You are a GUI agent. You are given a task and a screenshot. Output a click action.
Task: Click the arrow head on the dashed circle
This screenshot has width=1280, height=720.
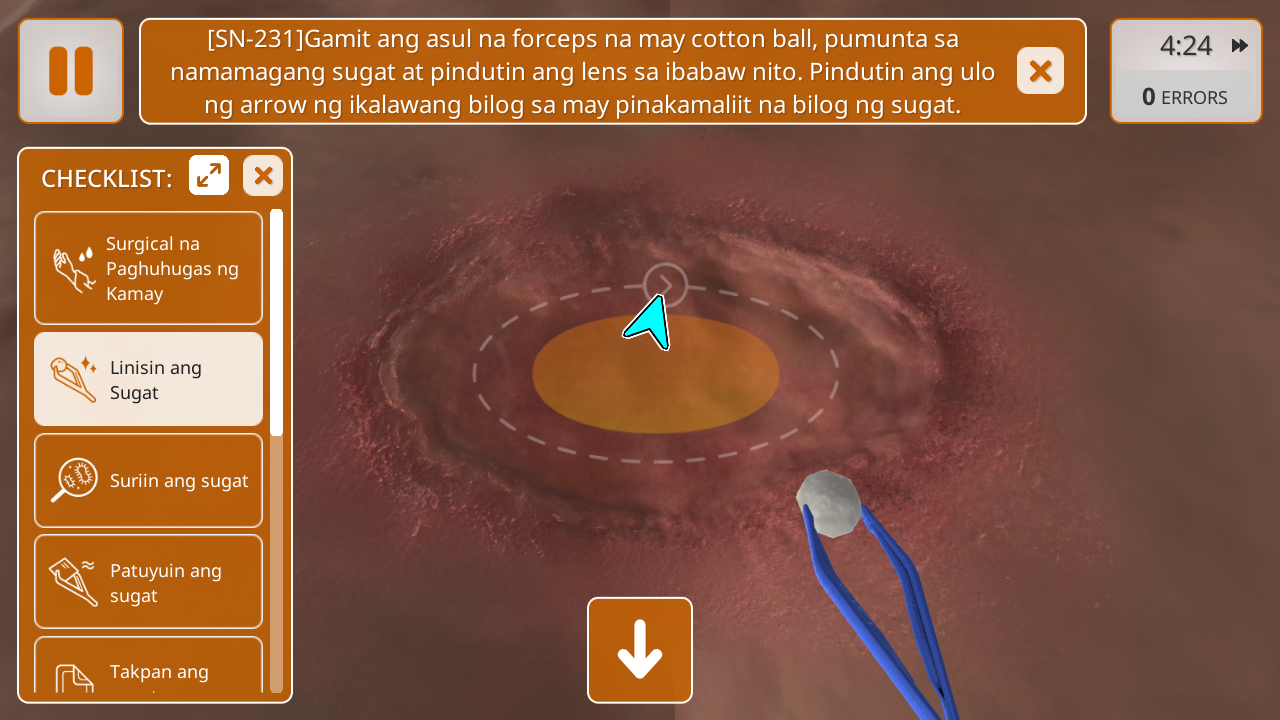[x=666, y=285]
